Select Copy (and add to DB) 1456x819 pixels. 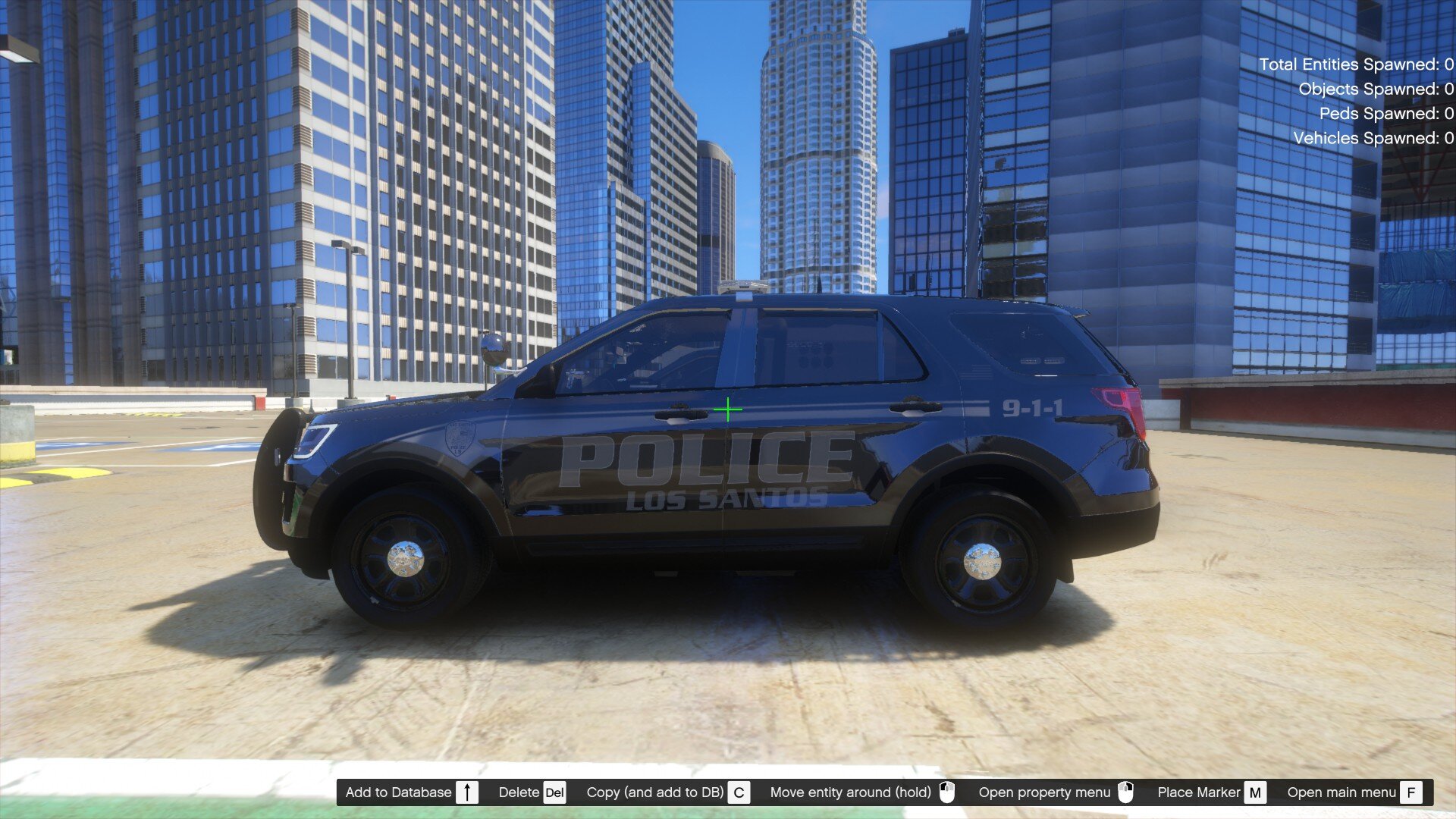tap(654, 792)
